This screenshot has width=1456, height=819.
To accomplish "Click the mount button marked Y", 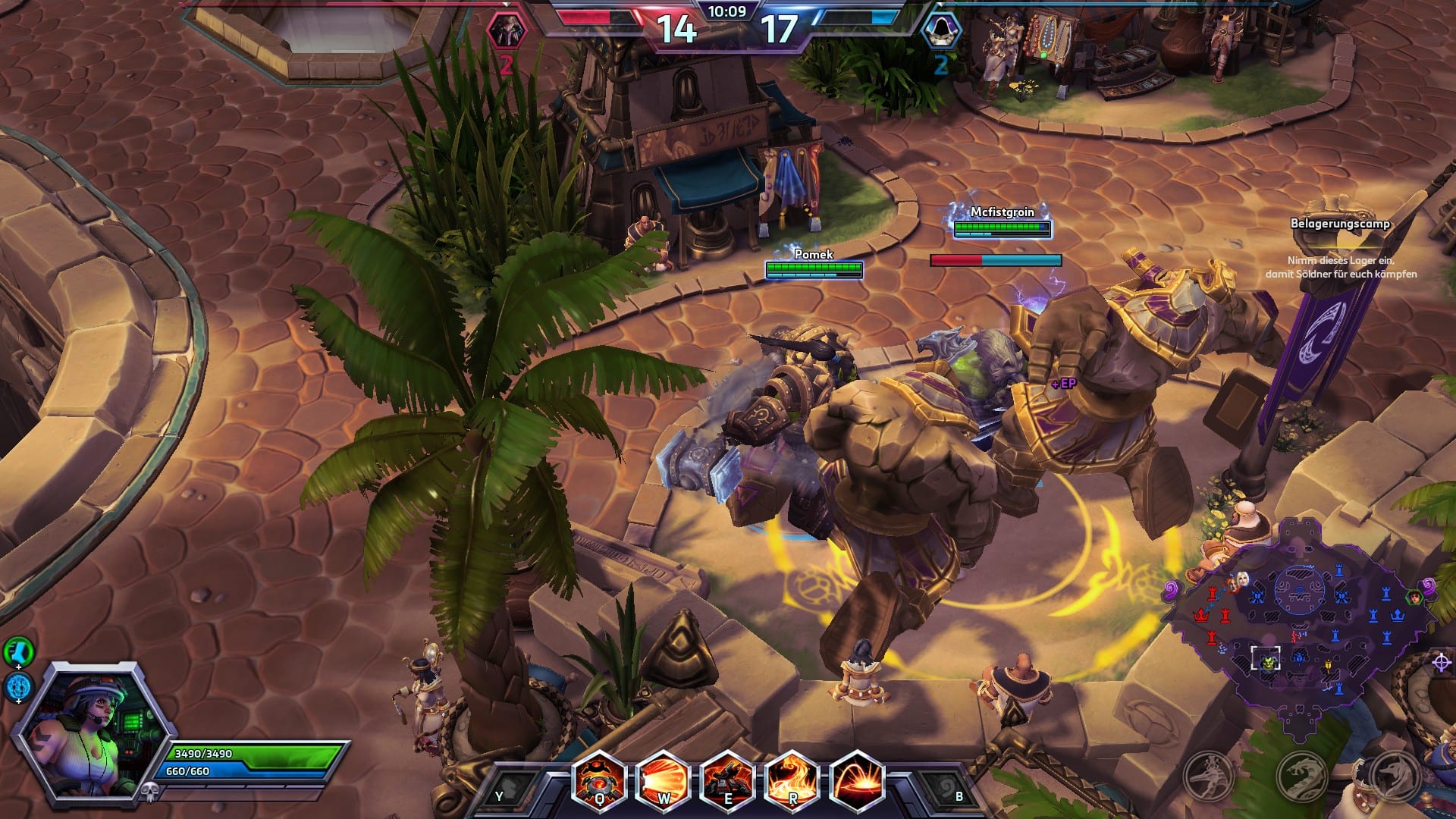I will coord(505,792).
